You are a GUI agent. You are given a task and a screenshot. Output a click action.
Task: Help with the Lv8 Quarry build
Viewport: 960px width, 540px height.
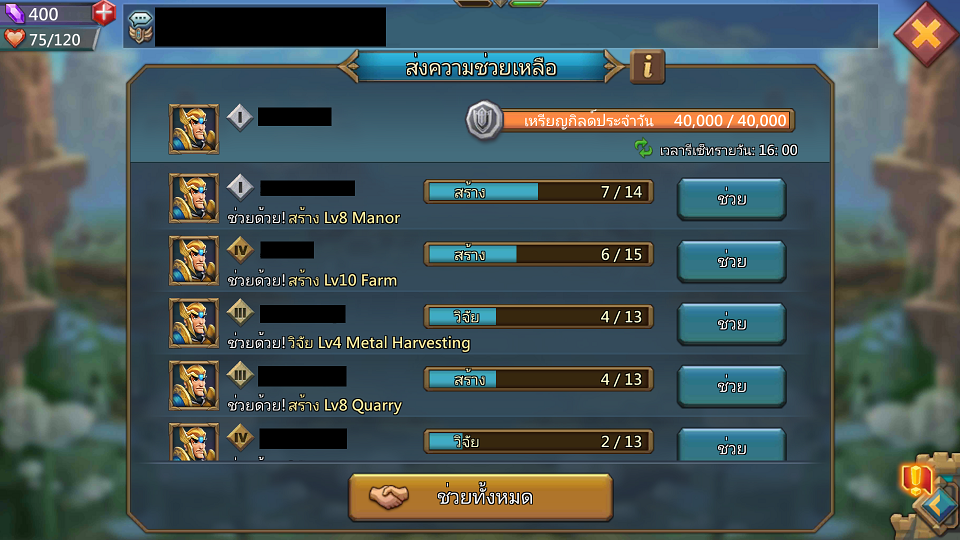731,386
